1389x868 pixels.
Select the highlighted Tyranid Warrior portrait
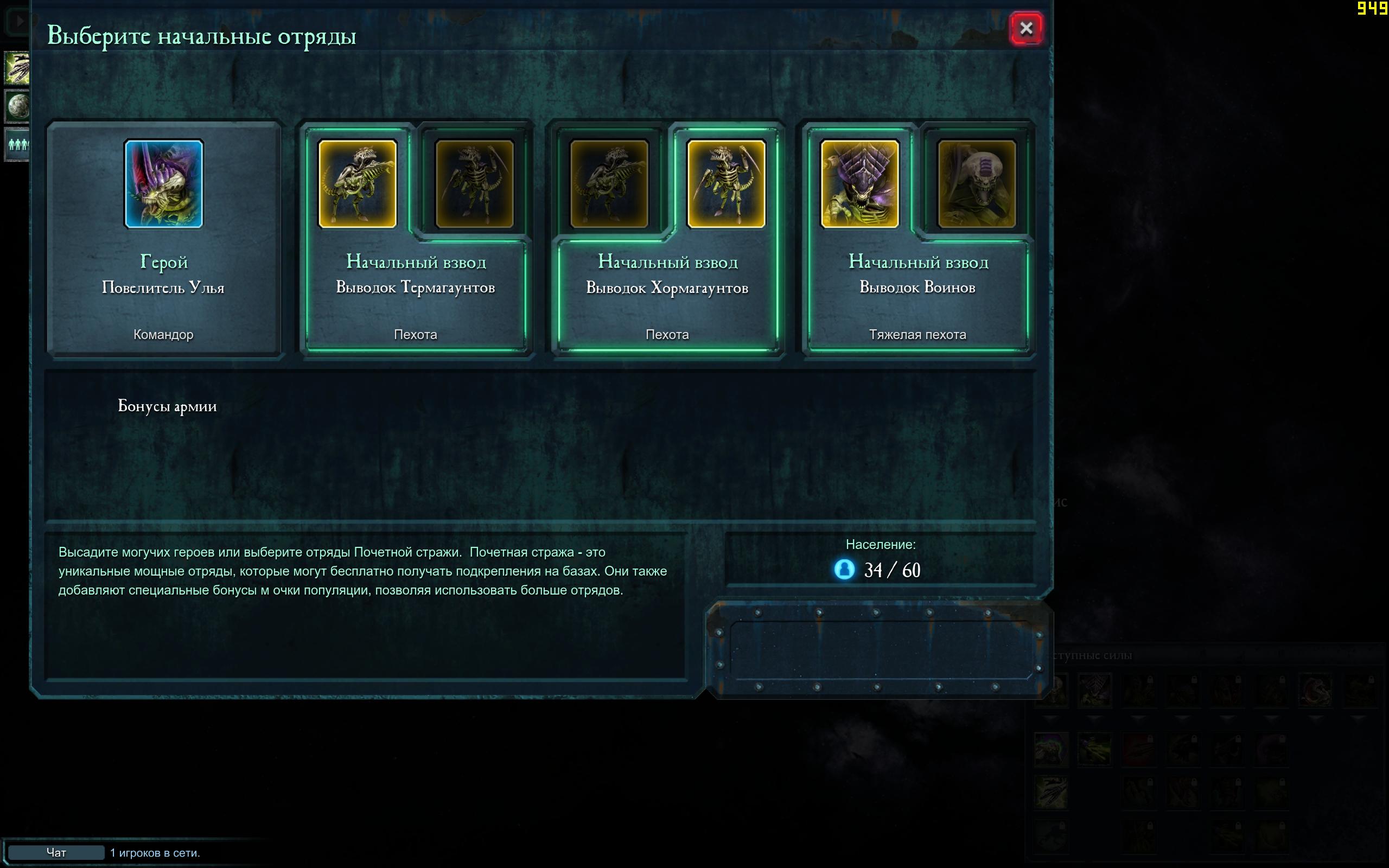(860, 184)
